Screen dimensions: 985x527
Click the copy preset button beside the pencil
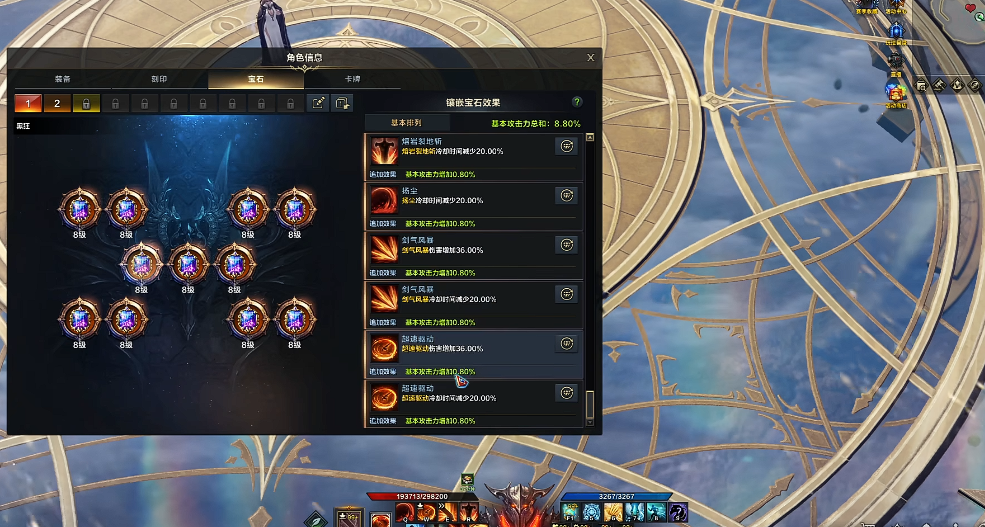tap(343, 103)
